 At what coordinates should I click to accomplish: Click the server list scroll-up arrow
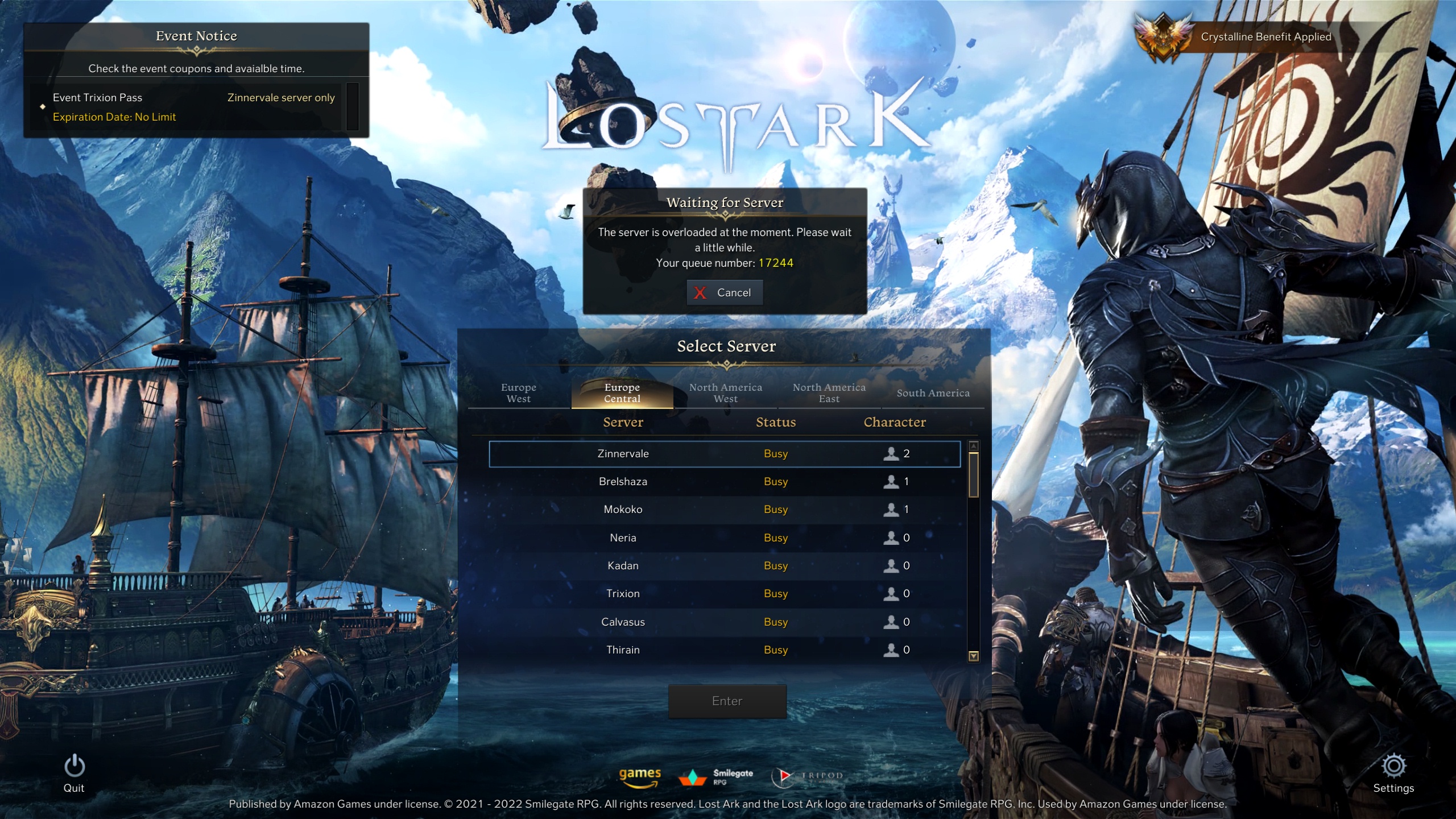(973, 446)
